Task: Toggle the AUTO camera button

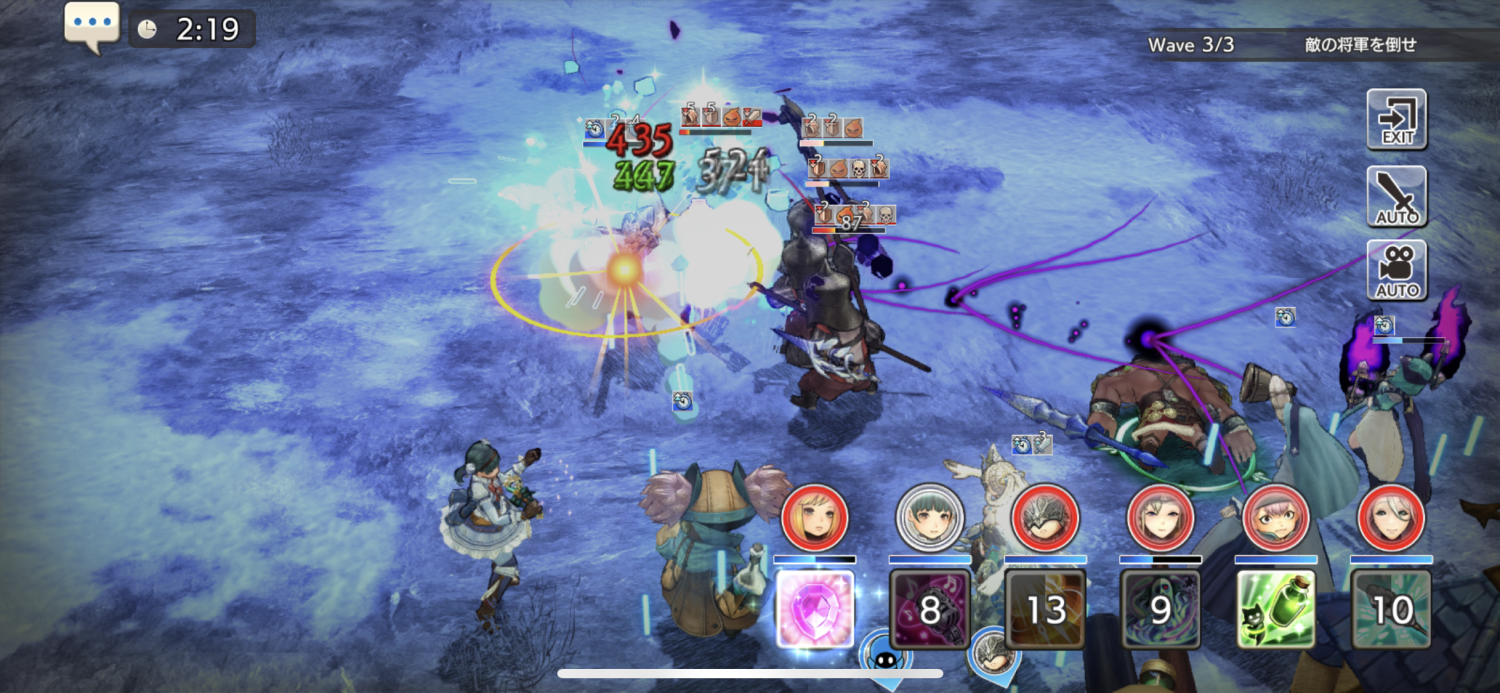Action: point(1396,270)
